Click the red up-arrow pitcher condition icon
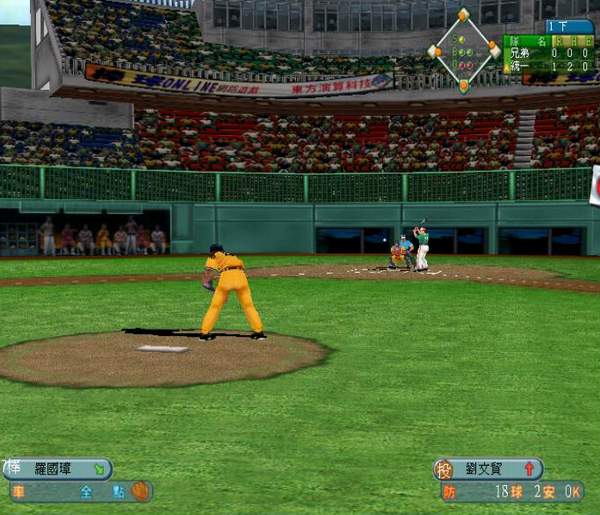The height and width of the screenshot is (515, 600). point(529,468)
